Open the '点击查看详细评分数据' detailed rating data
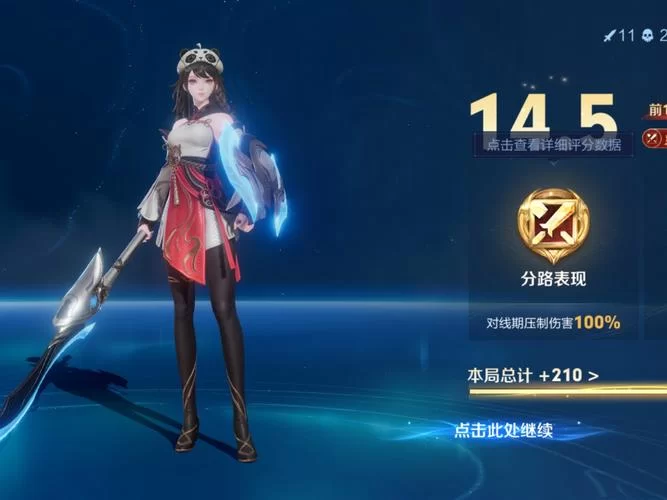 point(553,144)
